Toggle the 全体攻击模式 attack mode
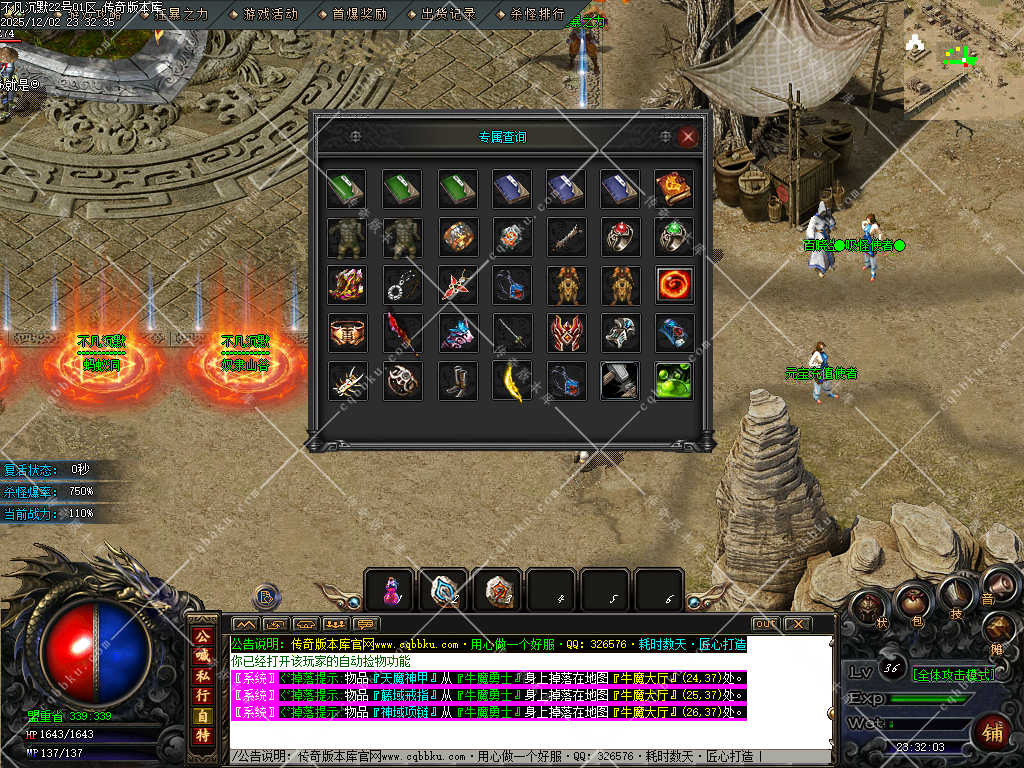This screenshot has height=768, width=1024. click(954, 675)
